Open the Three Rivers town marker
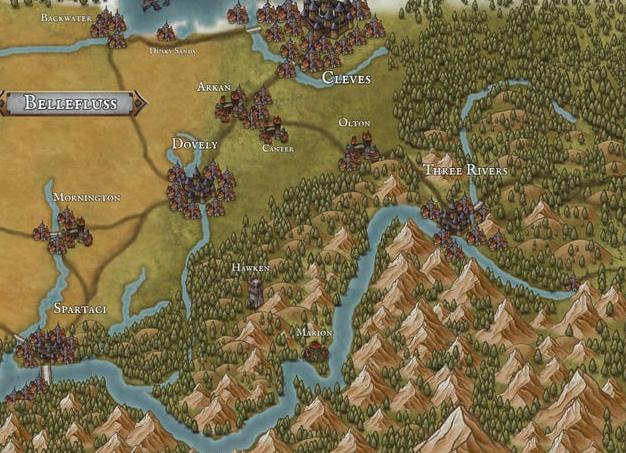This screenshot has height=453, width=626. [458, 218]
